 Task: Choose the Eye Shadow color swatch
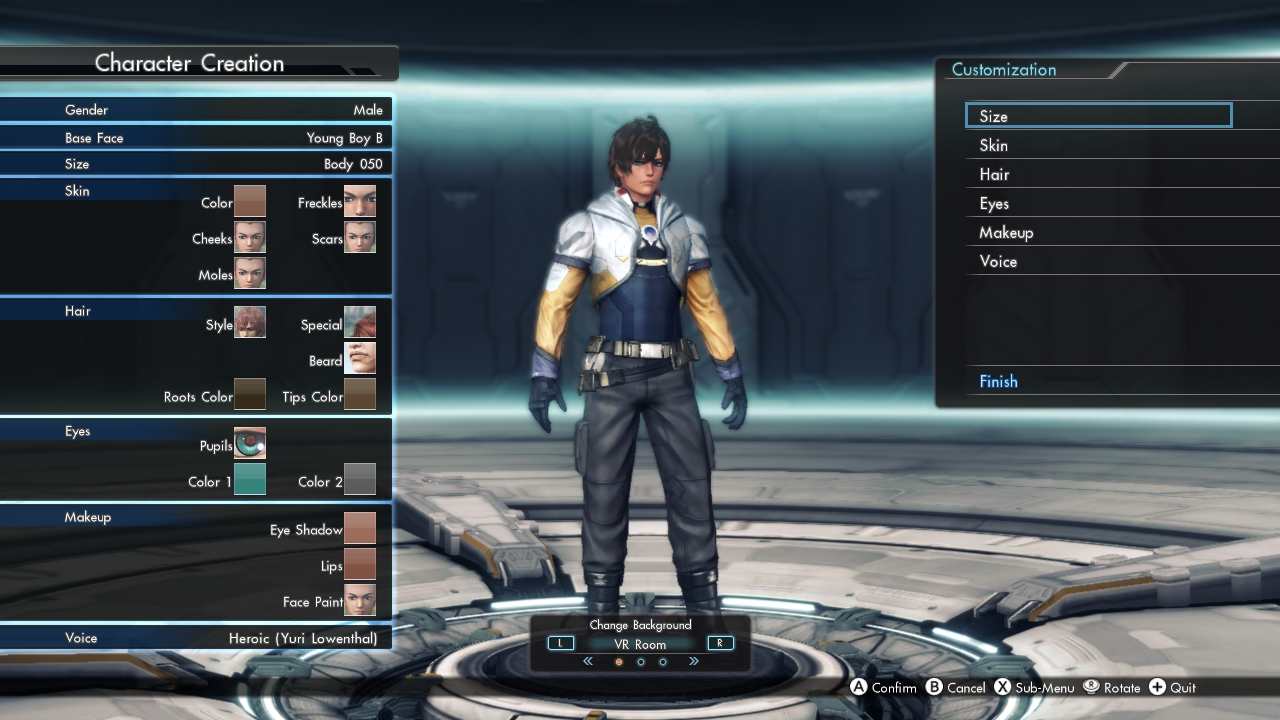360,528
